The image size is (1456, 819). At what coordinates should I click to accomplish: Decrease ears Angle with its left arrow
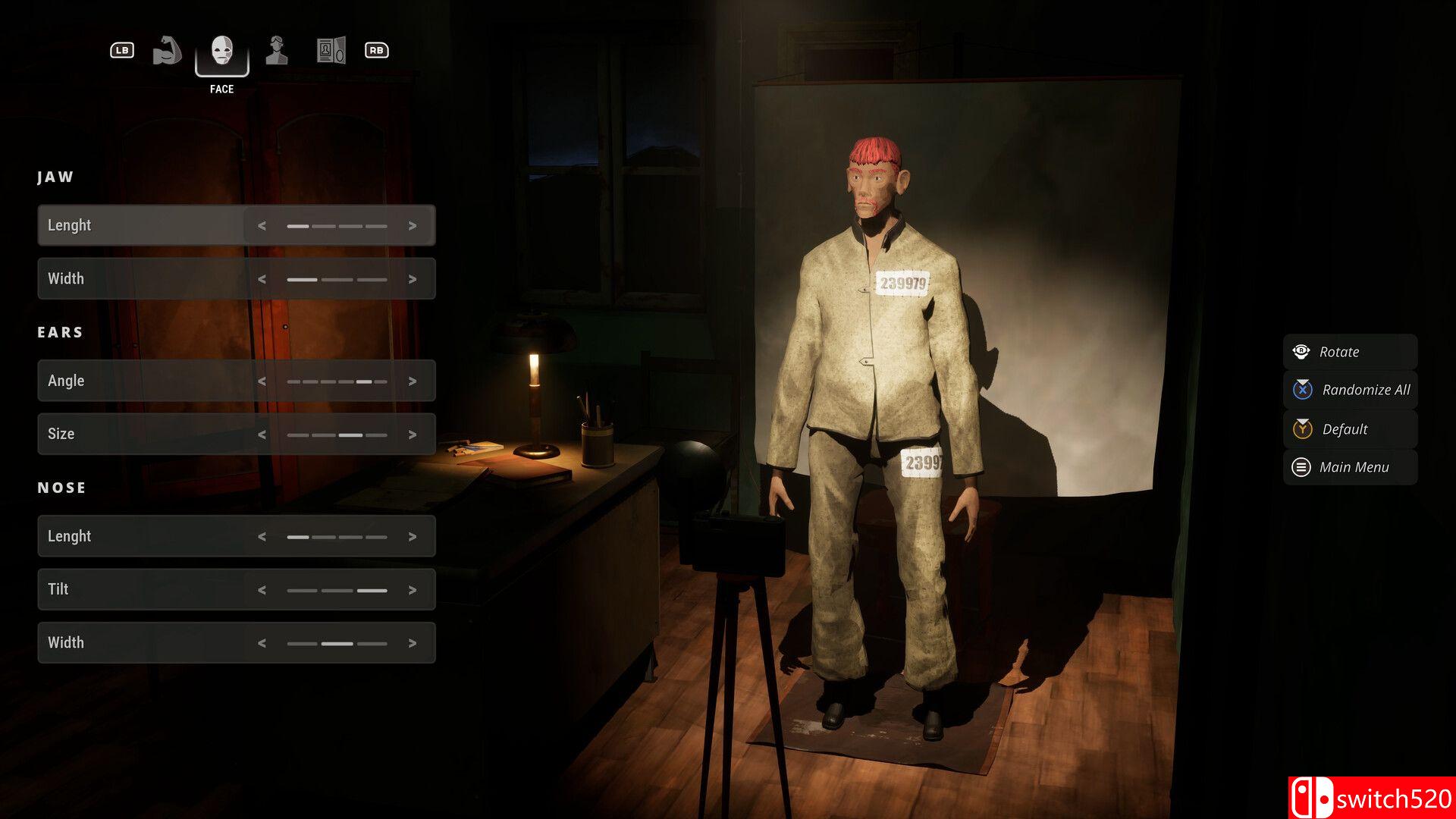[262, 381]
